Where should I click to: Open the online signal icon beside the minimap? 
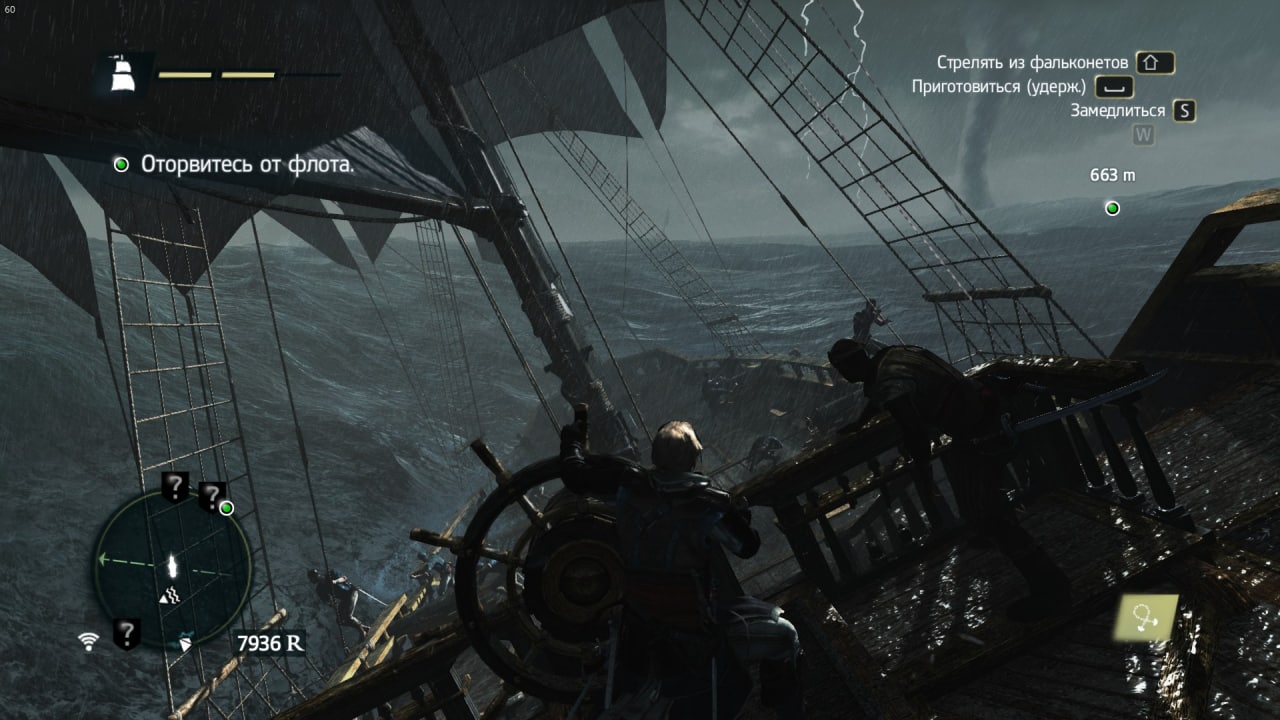(89, 640)
